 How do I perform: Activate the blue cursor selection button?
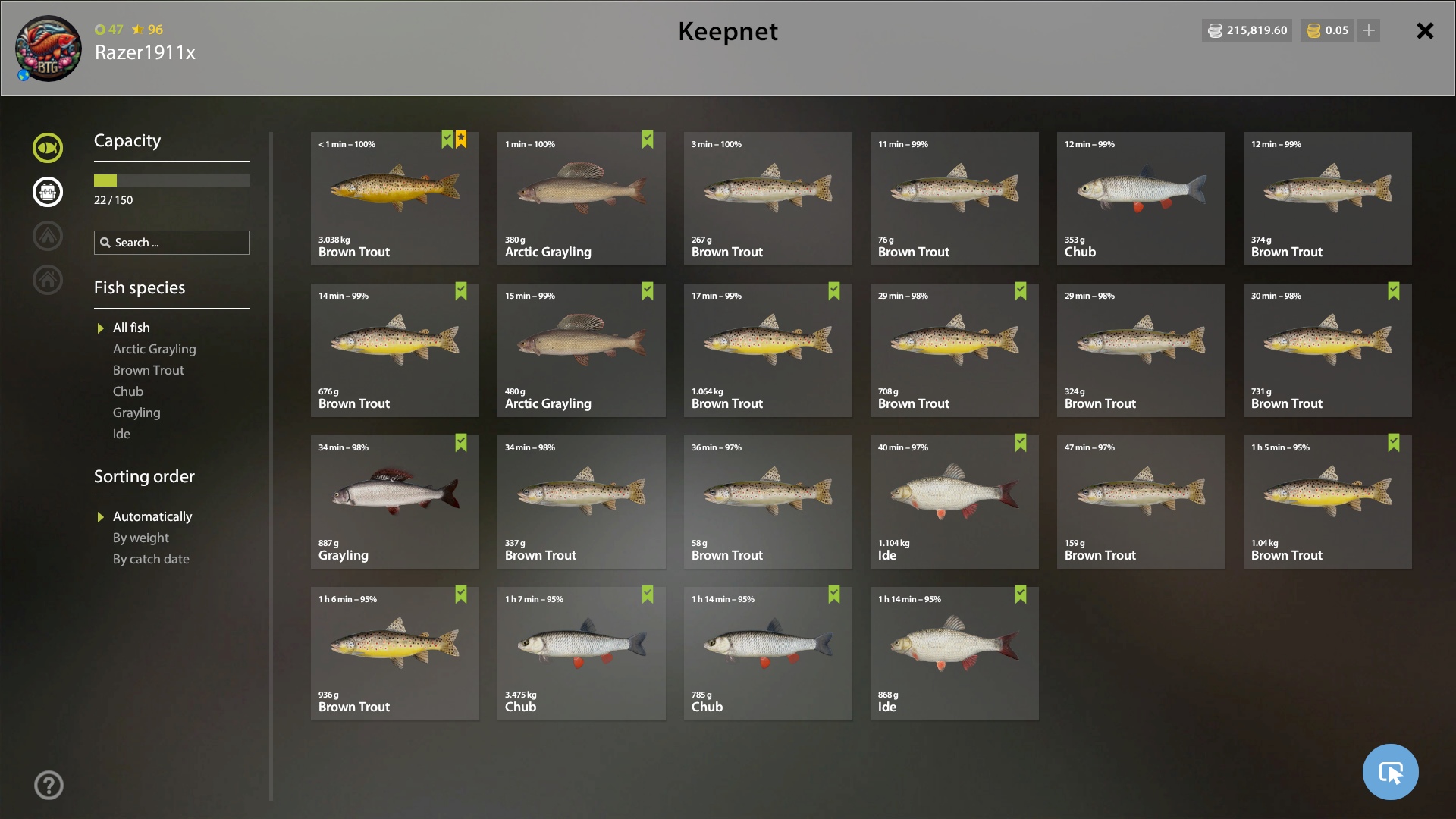click(1390, 772)
